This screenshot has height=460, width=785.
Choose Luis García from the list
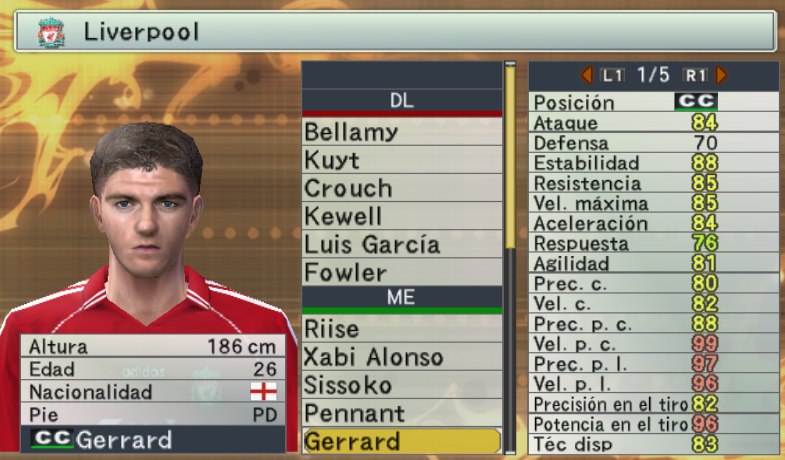click(401, 244)
